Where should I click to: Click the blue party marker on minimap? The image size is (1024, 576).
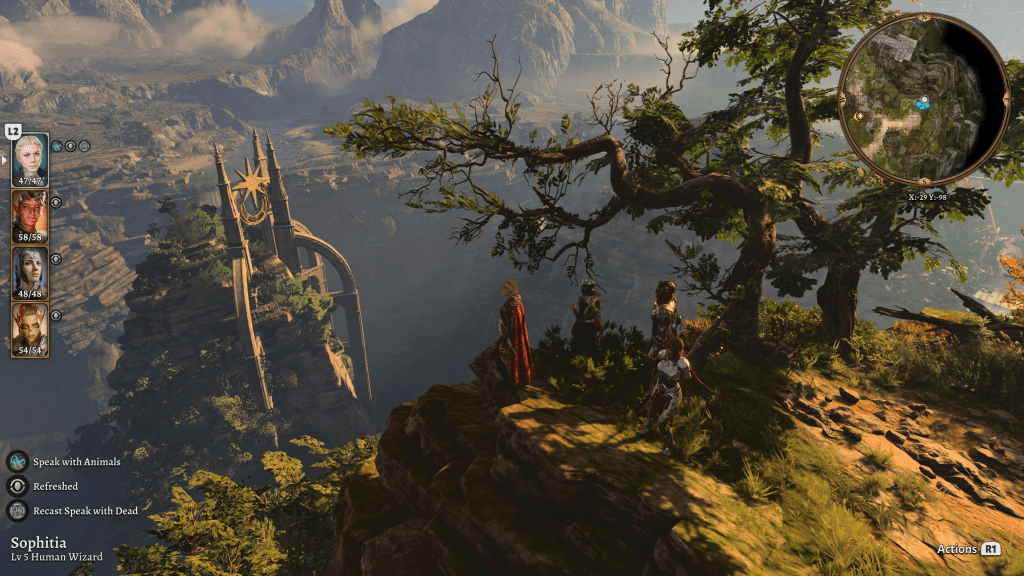coord(922,102)
